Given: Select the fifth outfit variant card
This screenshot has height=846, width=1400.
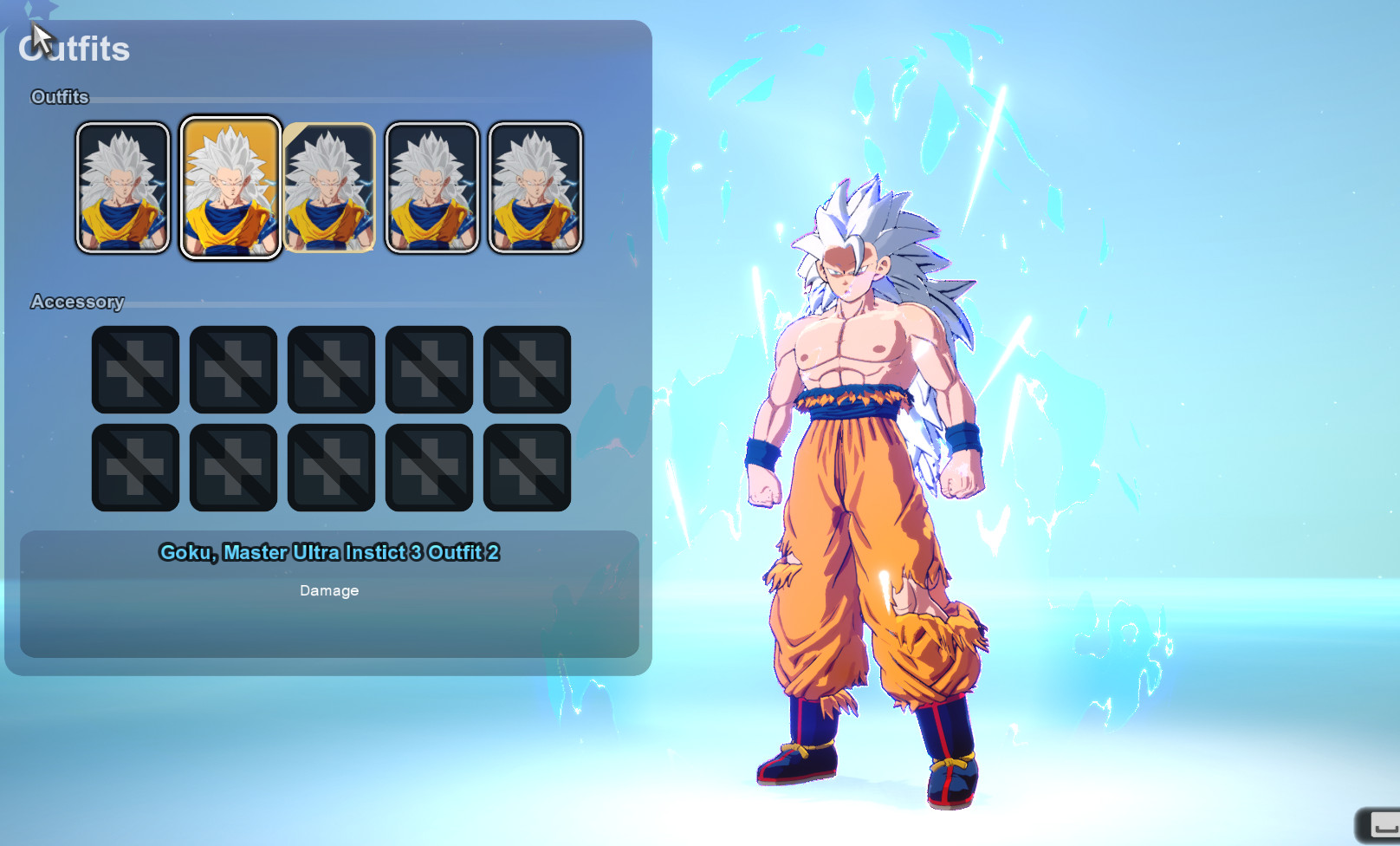Looking at the screenshot, I should coord(534,186).
